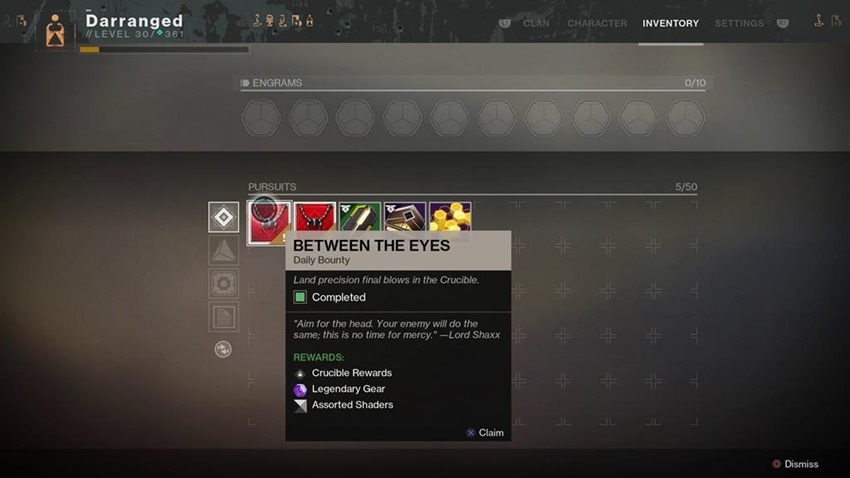Open the Darranged player emblem
This screenshot has width=850, height=478.
coord(56,30)
